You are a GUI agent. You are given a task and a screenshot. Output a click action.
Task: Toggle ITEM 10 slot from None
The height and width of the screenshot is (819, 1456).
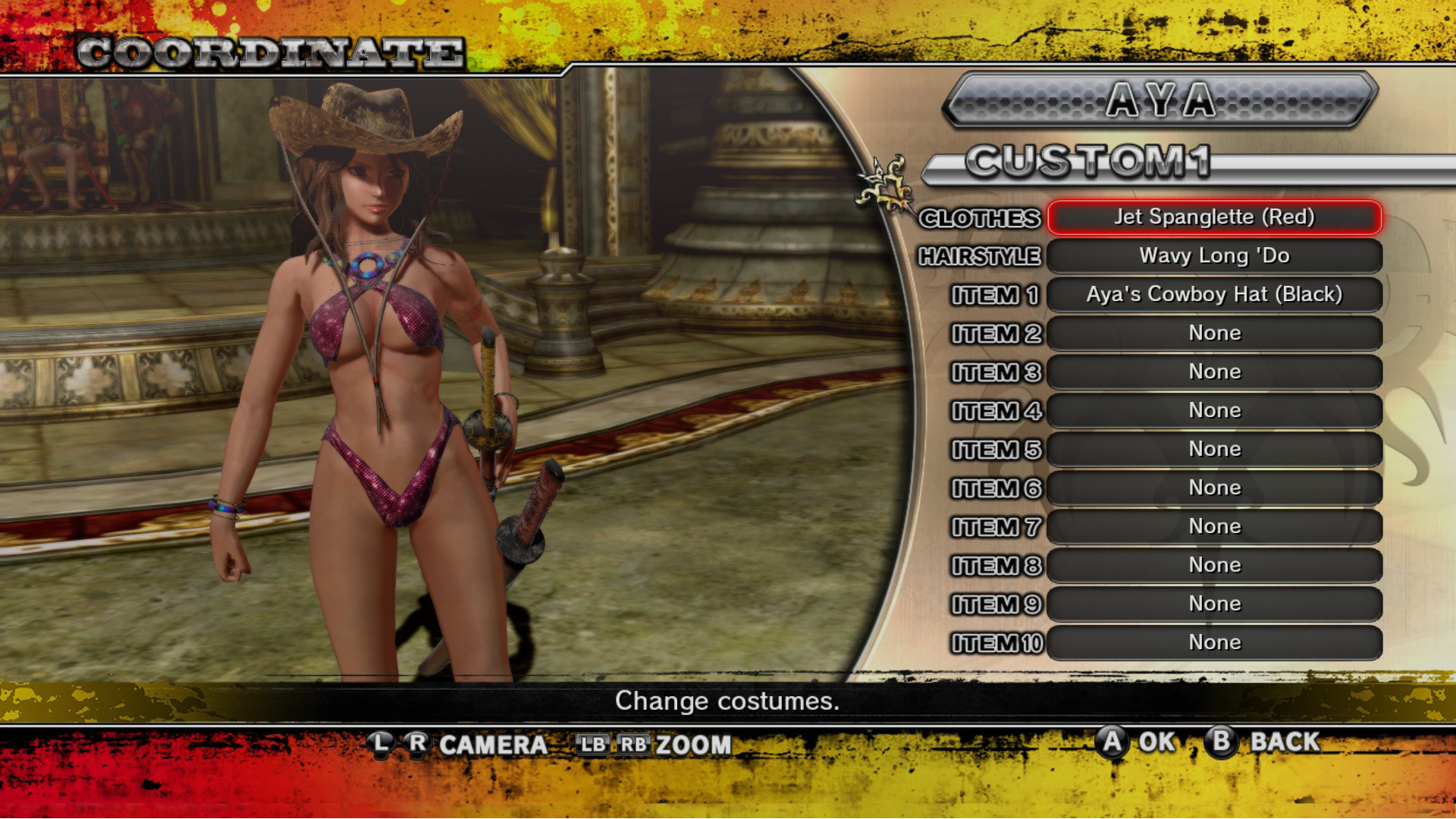(x=1213, y=642)
